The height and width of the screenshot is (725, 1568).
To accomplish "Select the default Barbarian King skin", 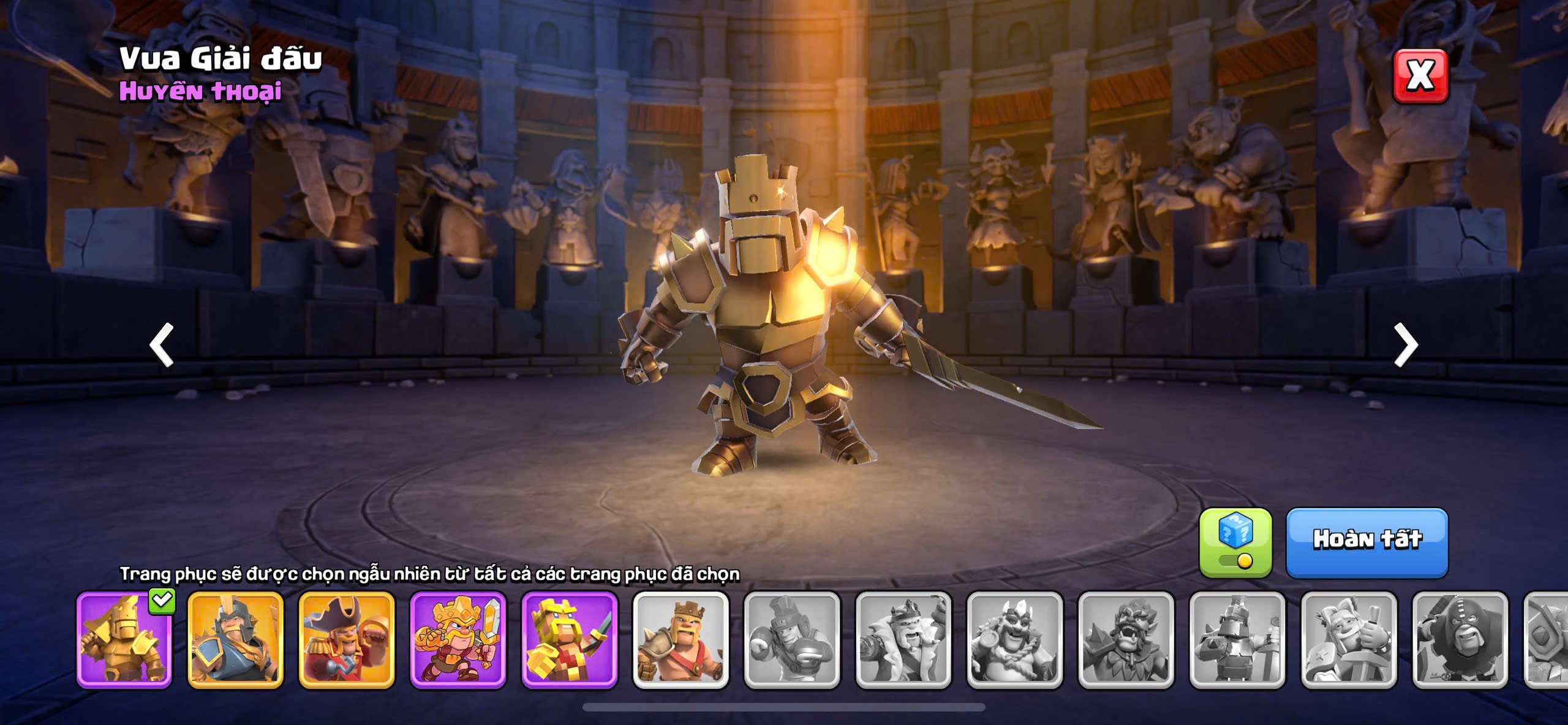I will [x=680, y=639].
